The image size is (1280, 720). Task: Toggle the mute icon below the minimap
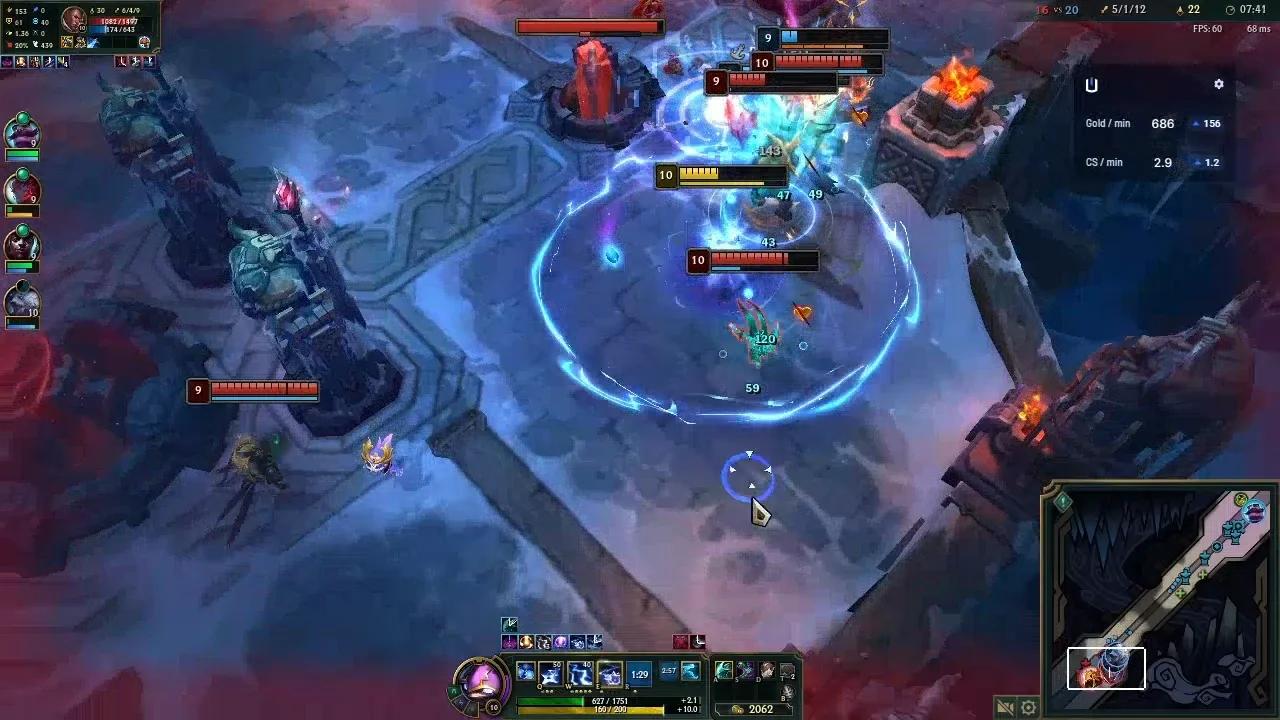1005,707
